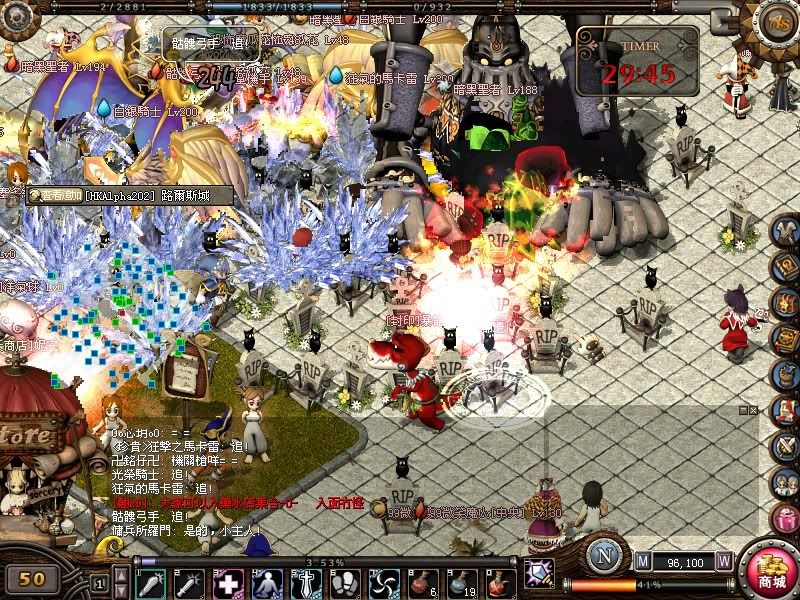Click the W button beside gold amount
The width and height of the screenshot is (800, 600).
click(724, 562)
